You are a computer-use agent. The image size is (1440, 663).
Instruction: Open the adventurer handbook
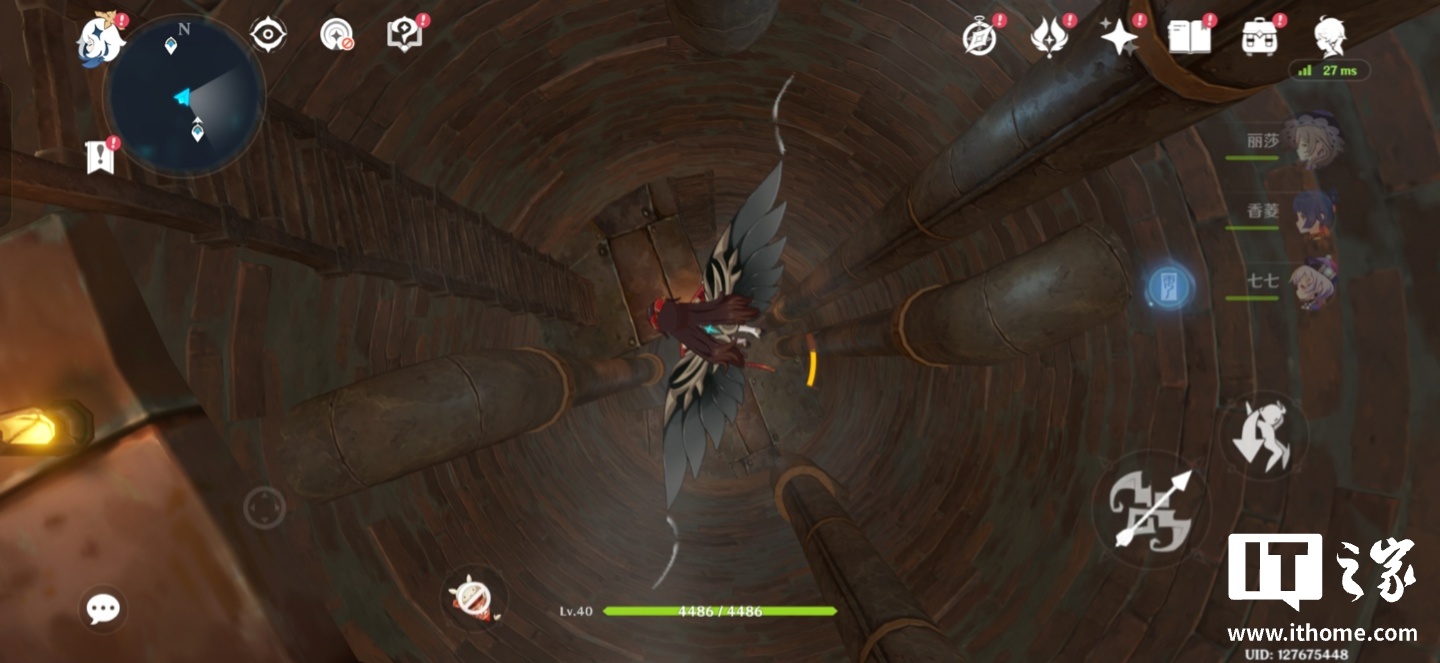(x=1189, y=38)
